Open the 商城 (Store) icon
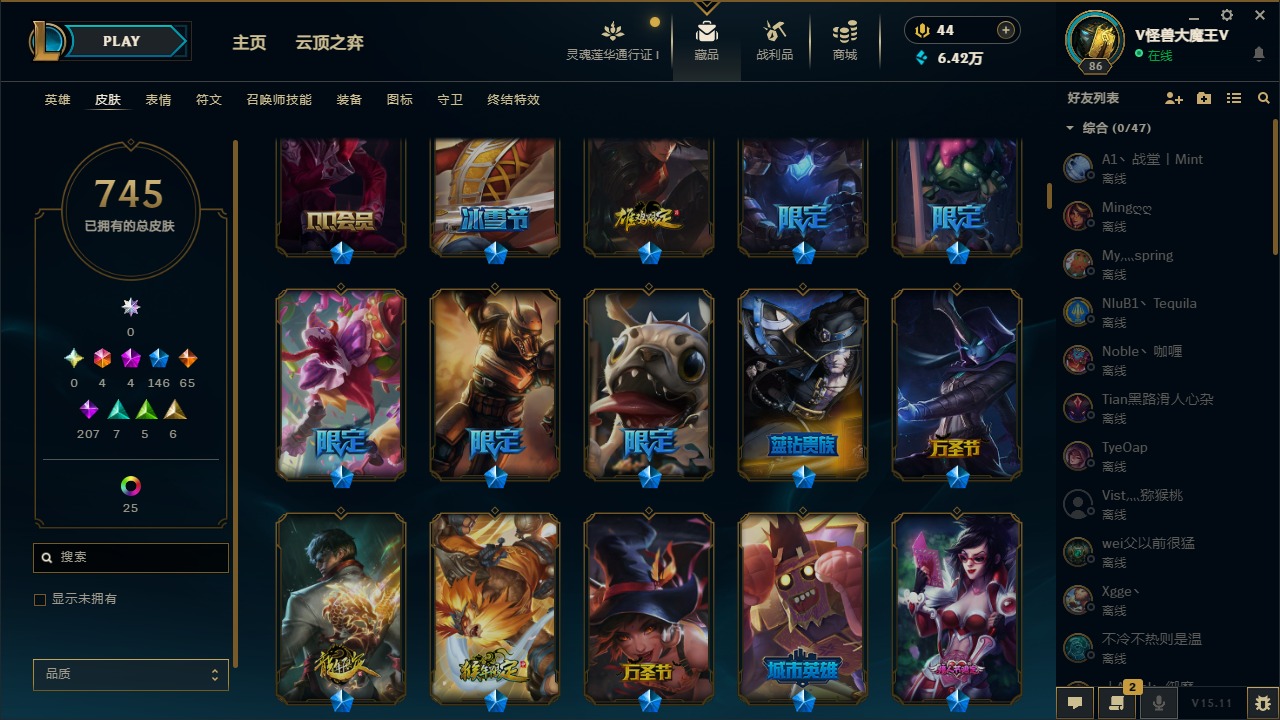The width and height of the screenshot is (1280, 720). [x=843, y=30]
